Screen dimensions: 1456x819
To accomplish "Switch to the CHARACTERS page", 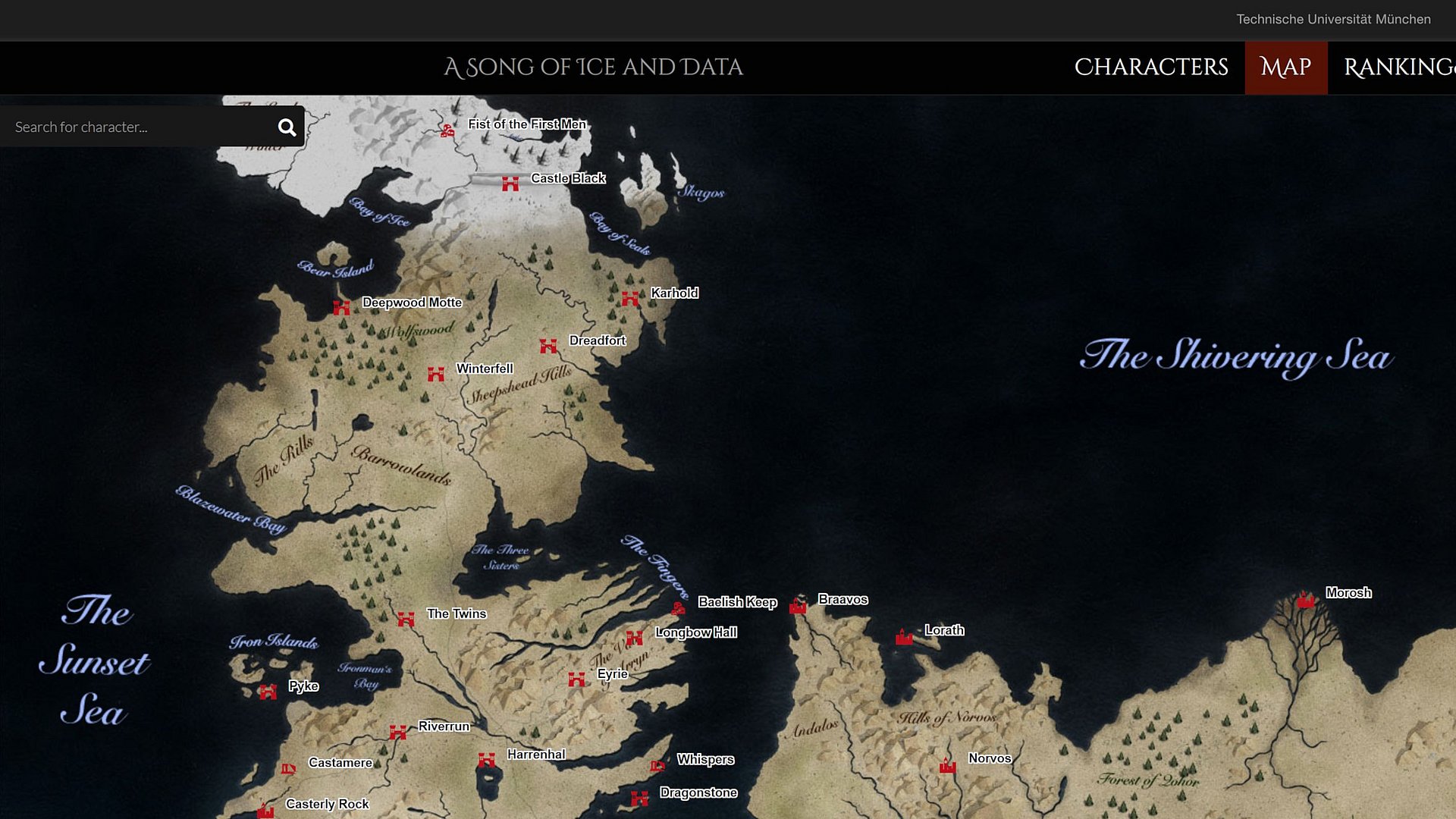I will (x=1150, y=67).
